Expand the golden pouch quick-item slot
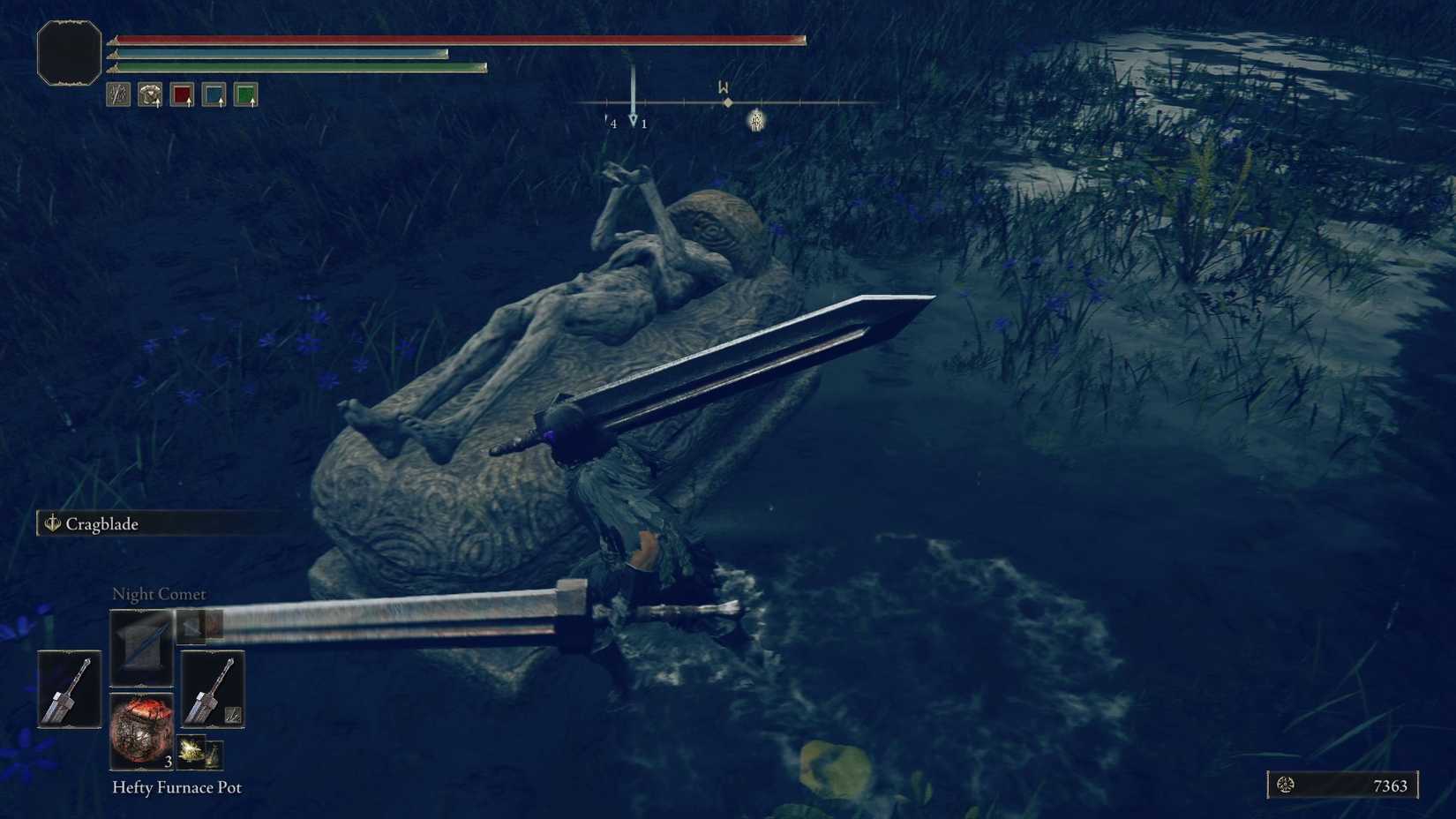This screenshot has width=1456, height=819. [191, 751]
